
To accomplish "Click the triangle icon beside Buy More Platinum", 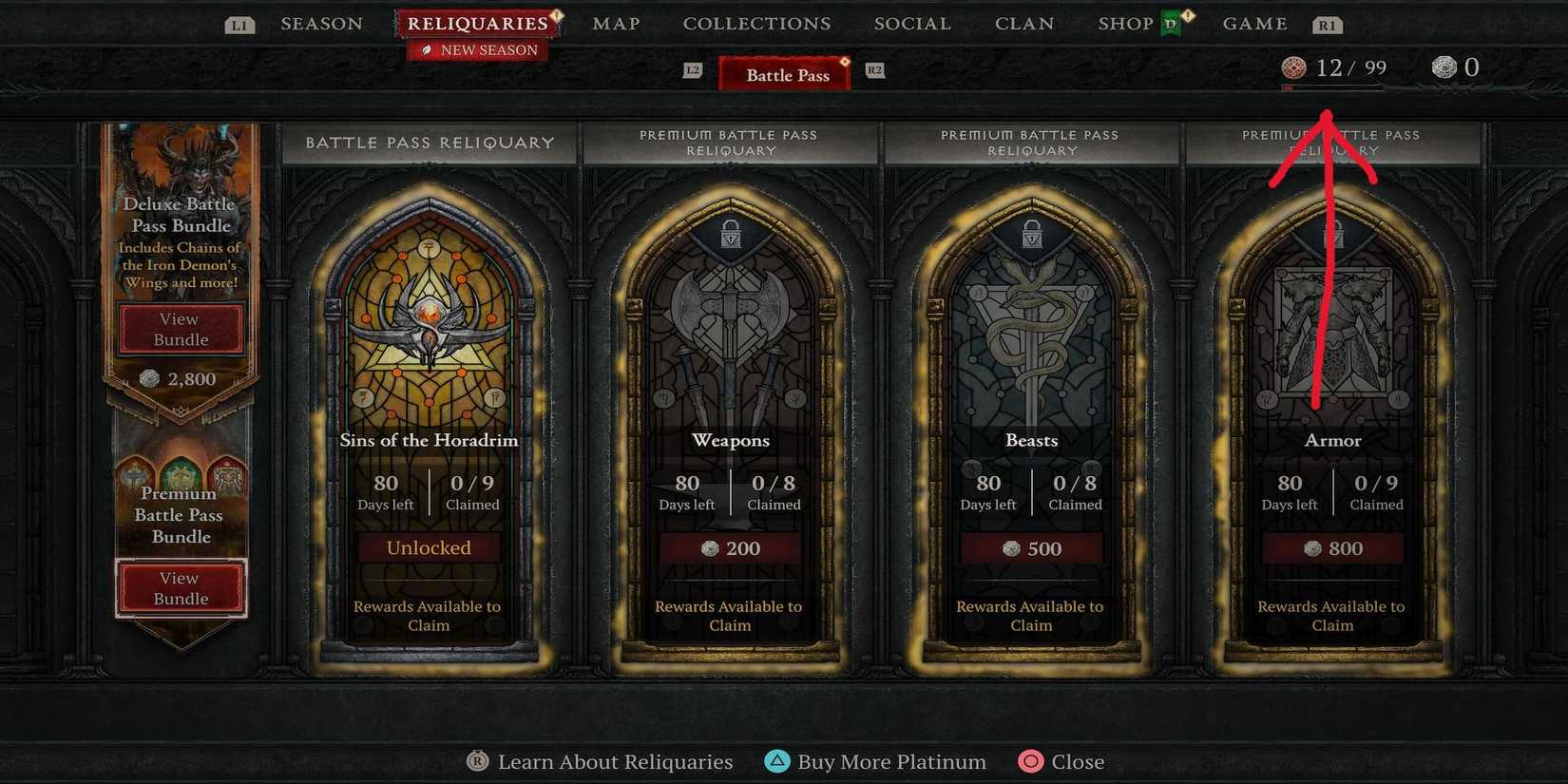I will tap(778, 761).
